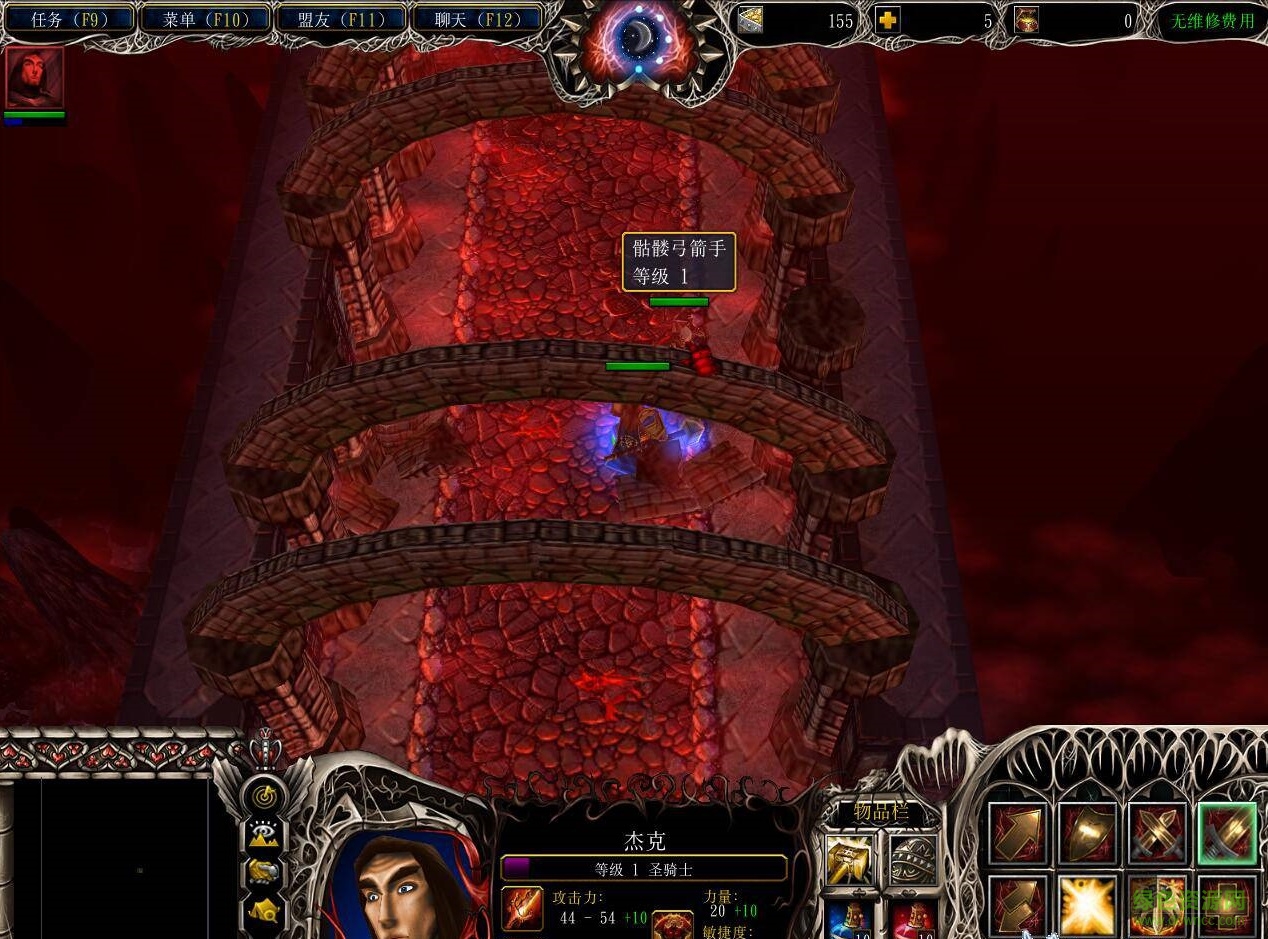Use the red health potion item
Screen dimensions: 1268x939
913,918
